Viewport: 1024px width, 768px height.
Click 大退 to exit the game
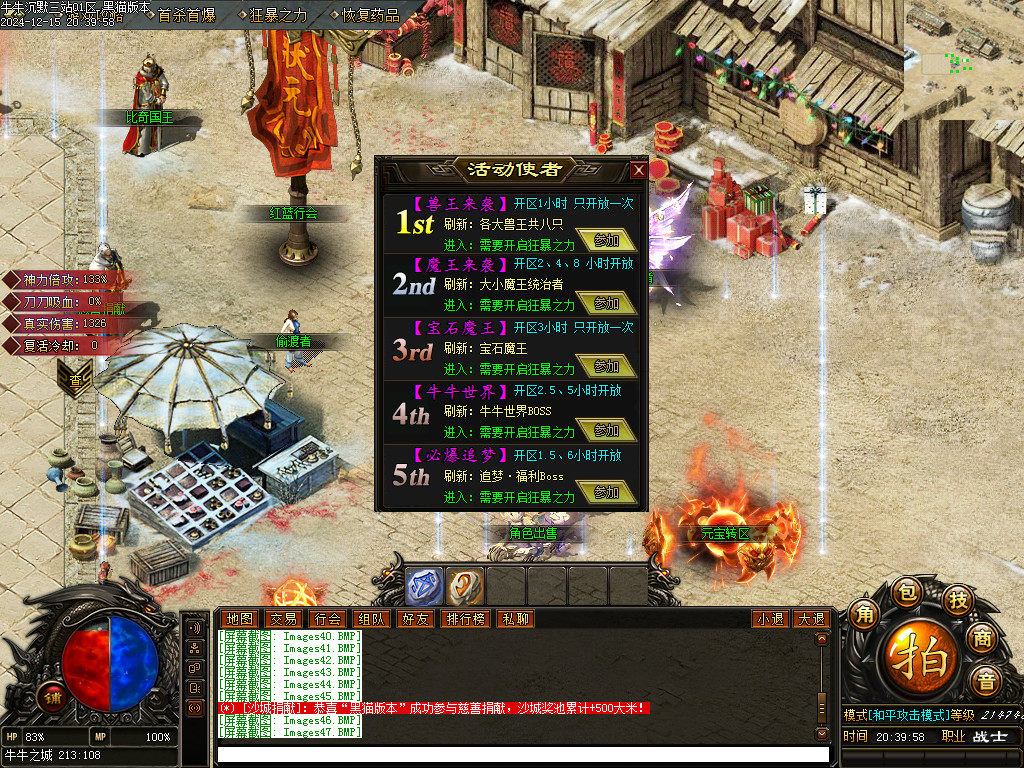[810, 619]
